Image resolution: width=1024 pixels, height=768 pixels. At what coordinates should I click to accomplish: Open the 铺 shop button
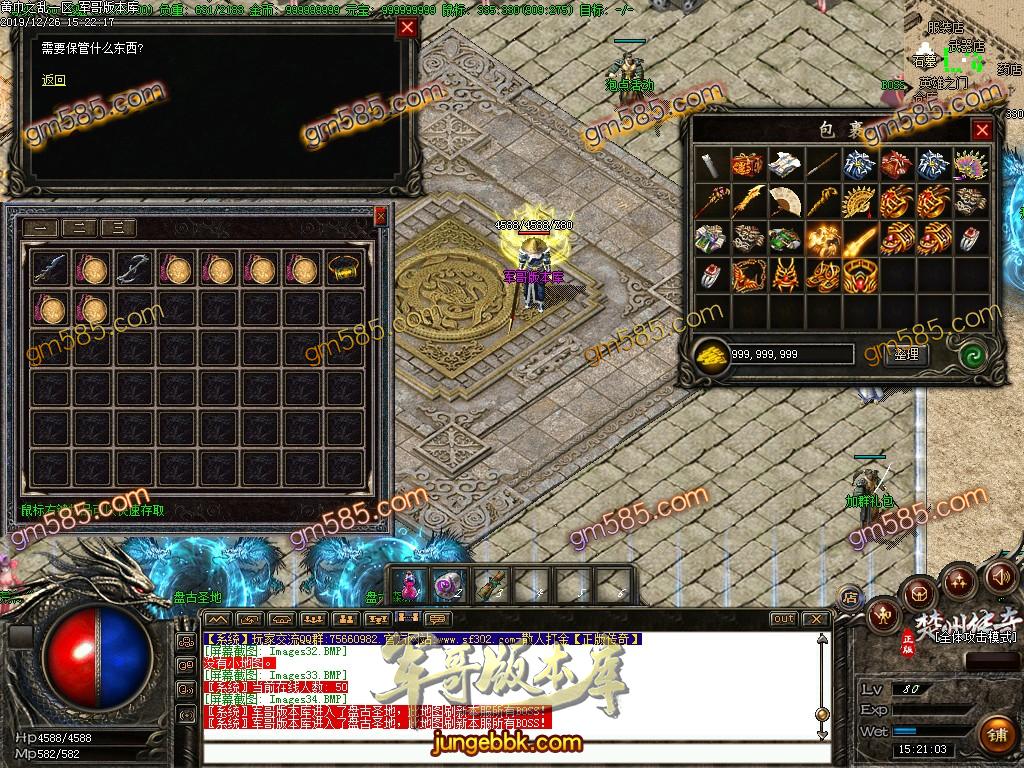(x=997, y=735)
